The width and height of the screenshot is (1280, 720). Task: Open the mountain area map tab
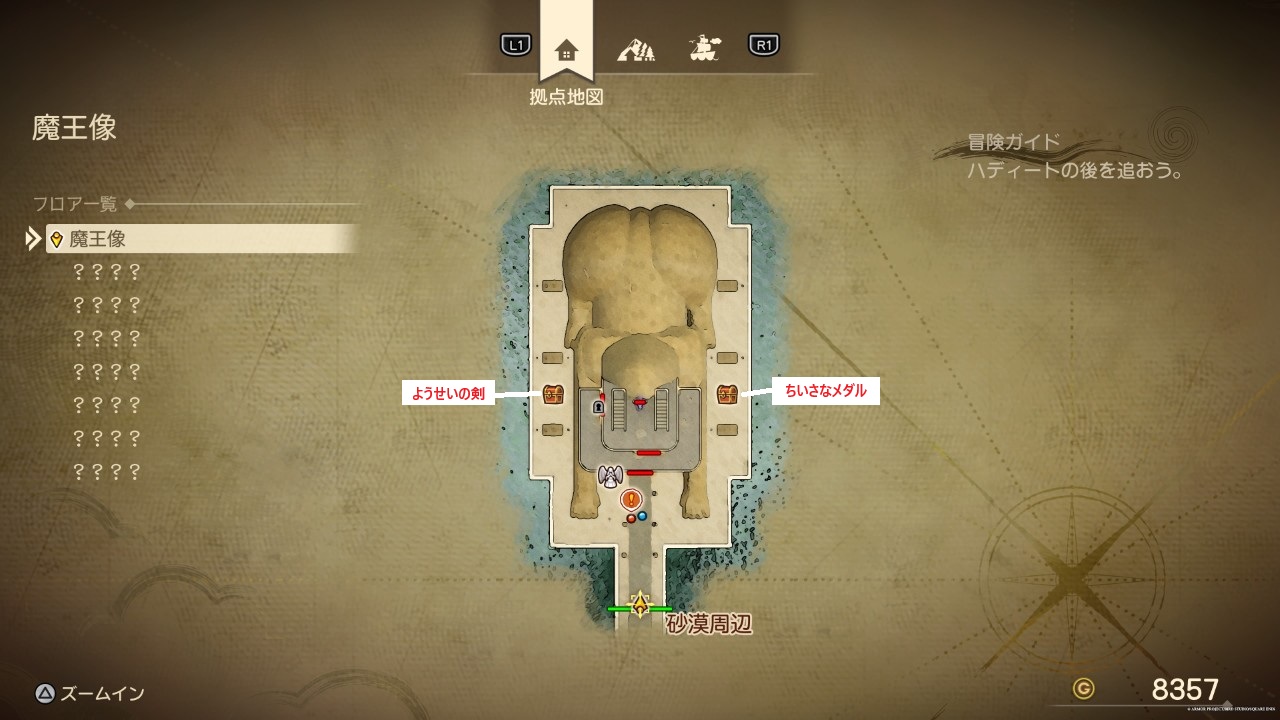636,47
